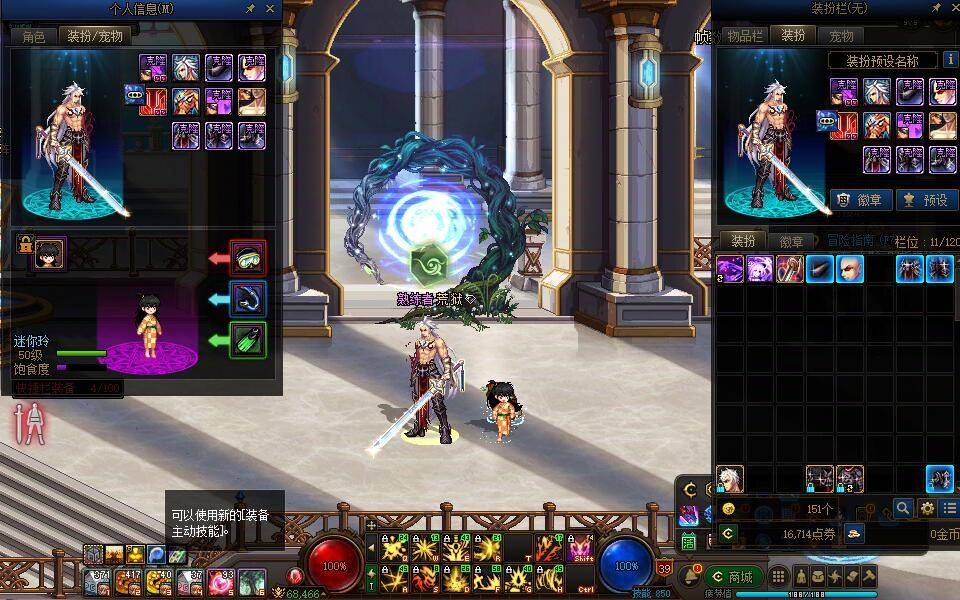Image resolution: width=960 pixels, height=600 pixels.
Task: Select the white-haired portrait item in bag
Action: [730, 479]
